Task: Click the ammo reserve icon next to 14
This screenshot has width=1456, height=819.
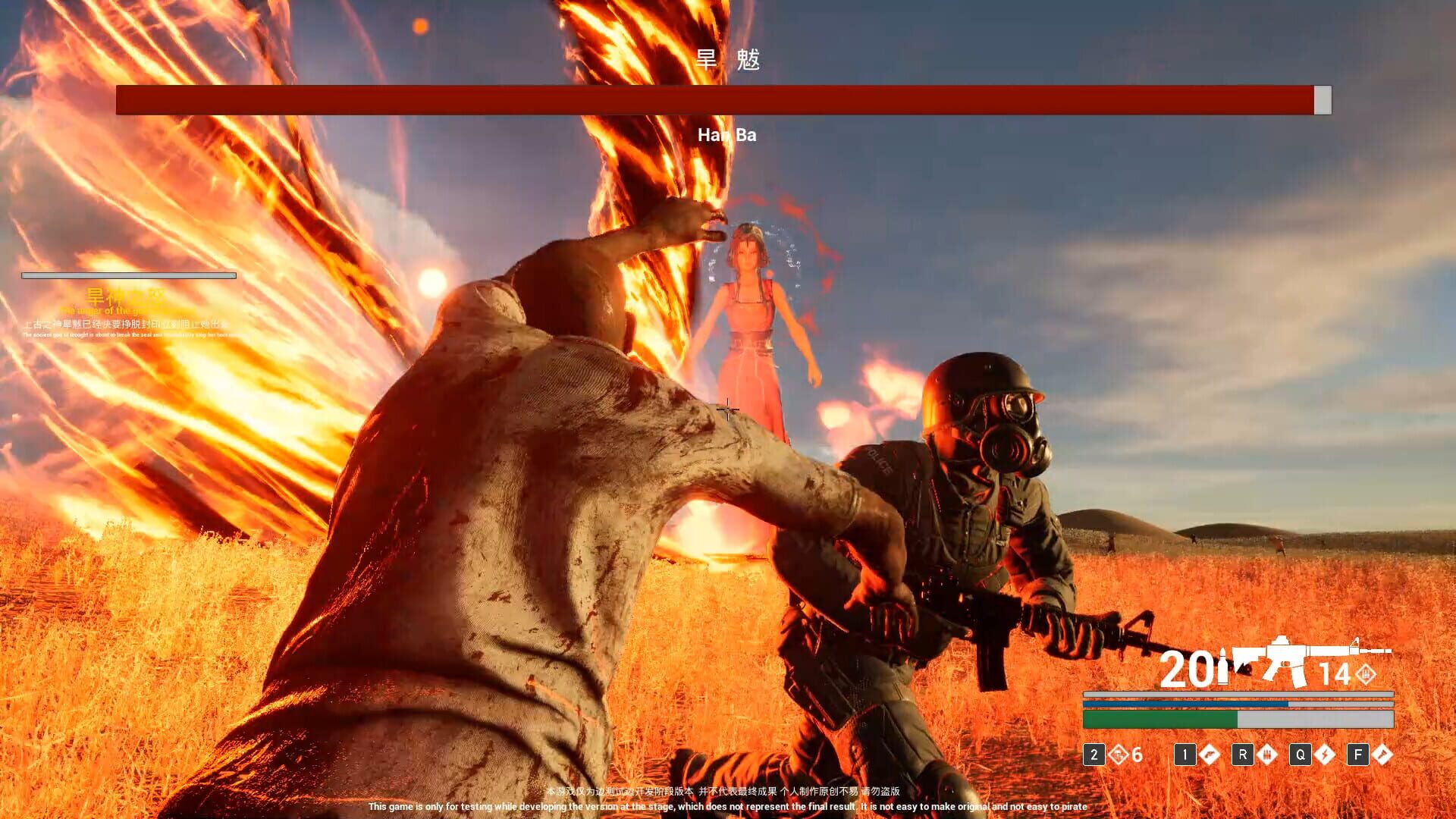Action: click(1366, 674)
